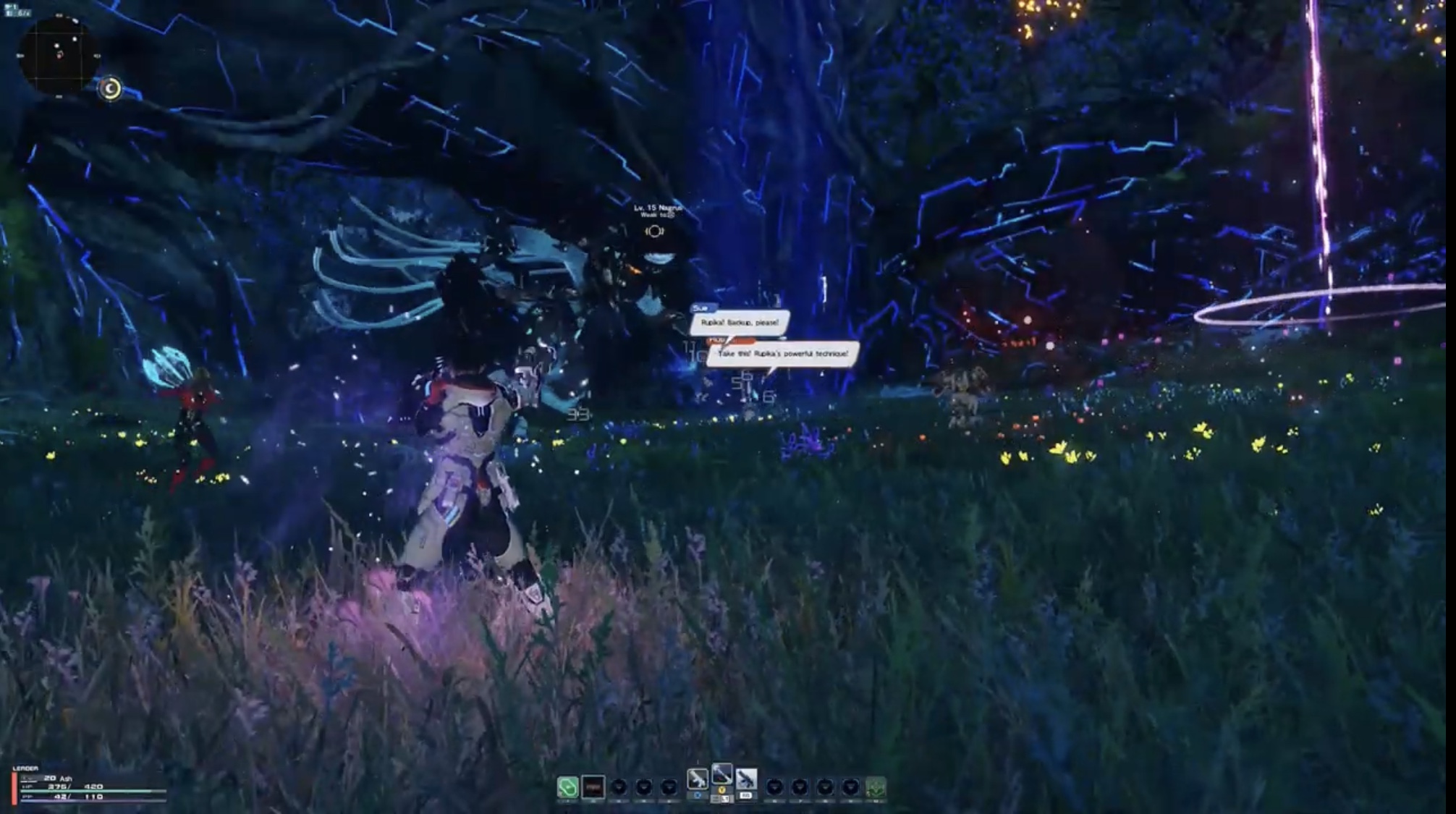Click the 'Rupika's powerful technique!' speech bubble
This screenshot has width=1456, height=814.
pos(783,354)
